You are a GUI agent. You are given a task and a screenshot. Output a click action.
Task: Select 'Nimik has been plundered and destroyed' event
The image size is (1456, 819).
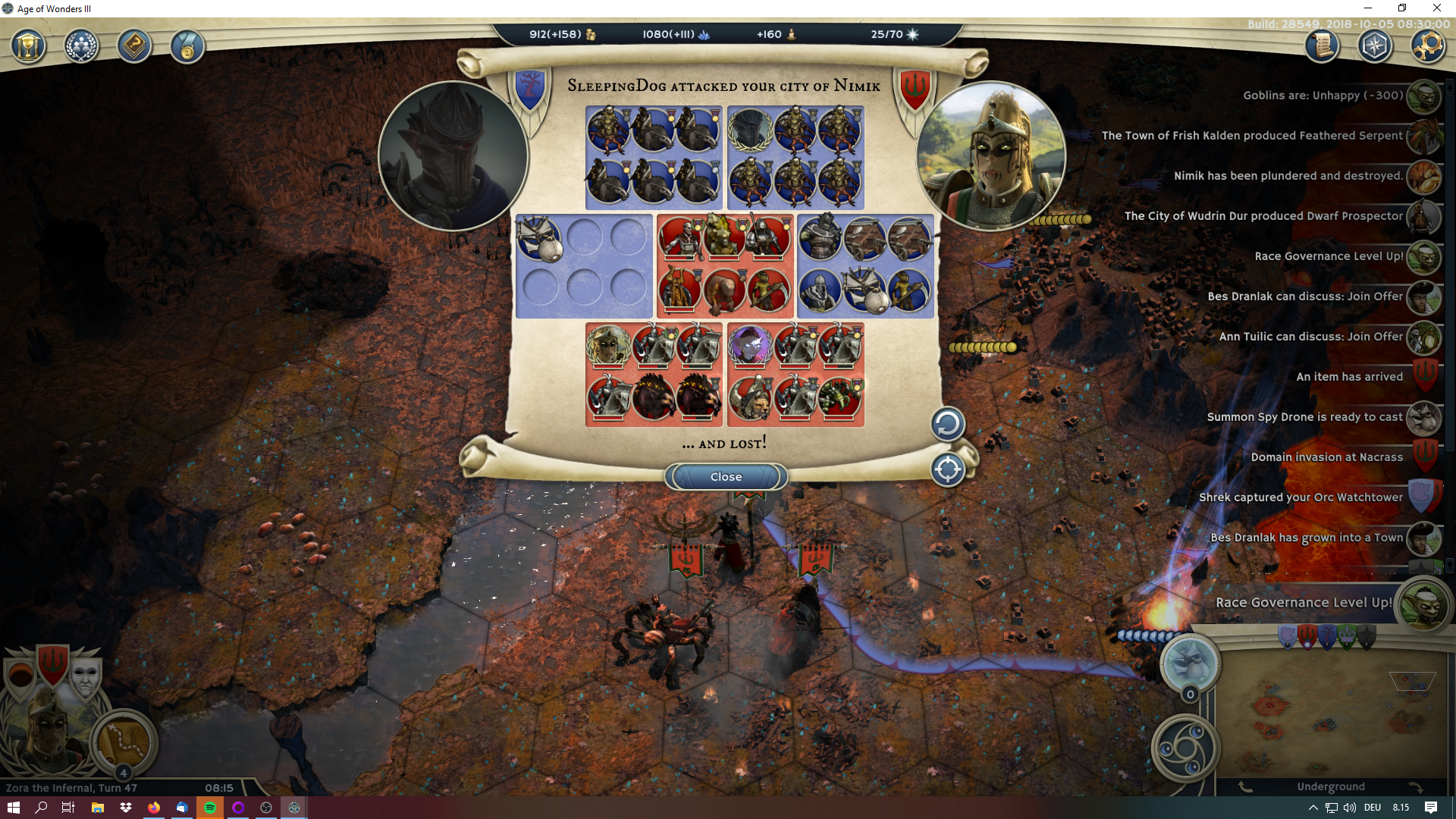[1288, 176]
